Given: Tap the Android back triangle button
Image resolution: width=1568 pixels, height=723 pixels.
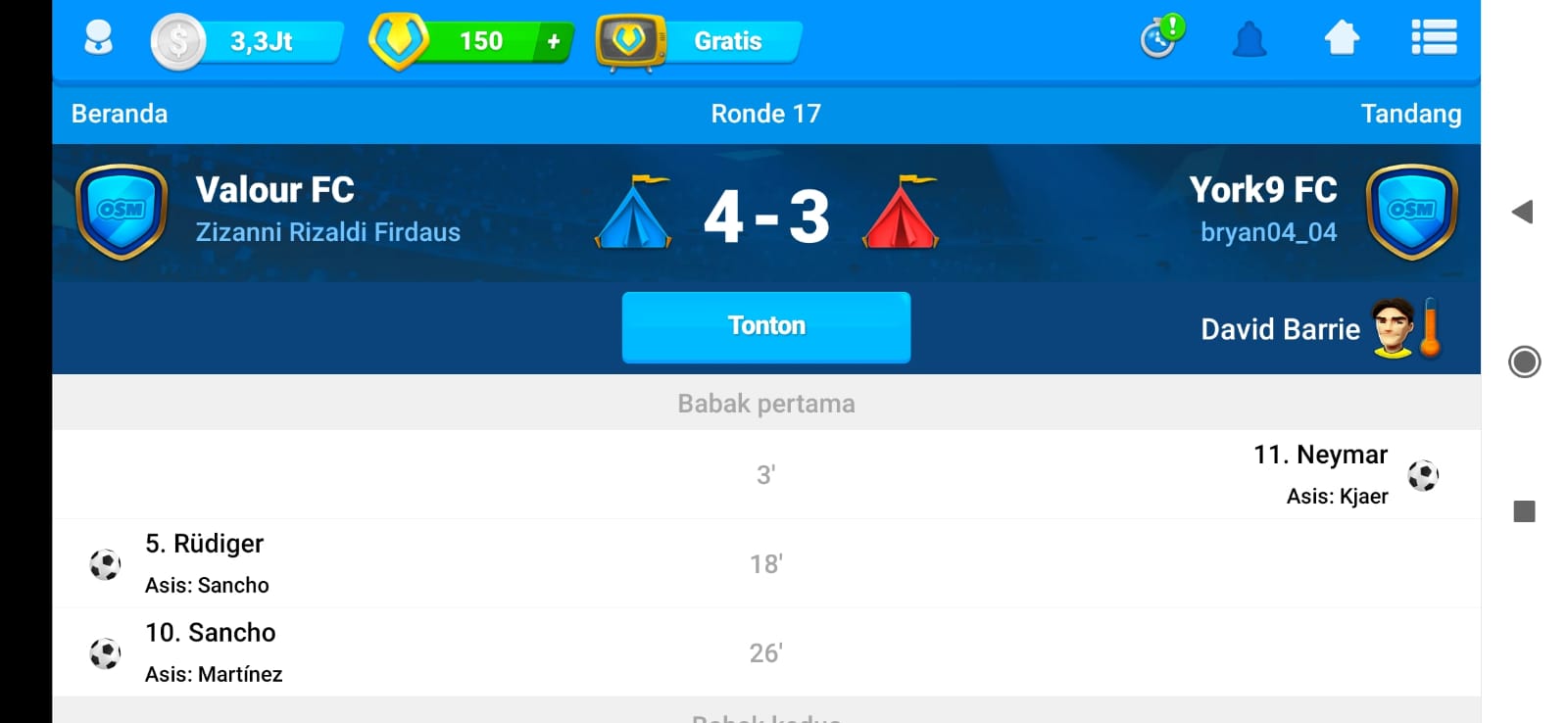Looking at the screenshot, I should pyautogui.click(x=1523, y=212).
